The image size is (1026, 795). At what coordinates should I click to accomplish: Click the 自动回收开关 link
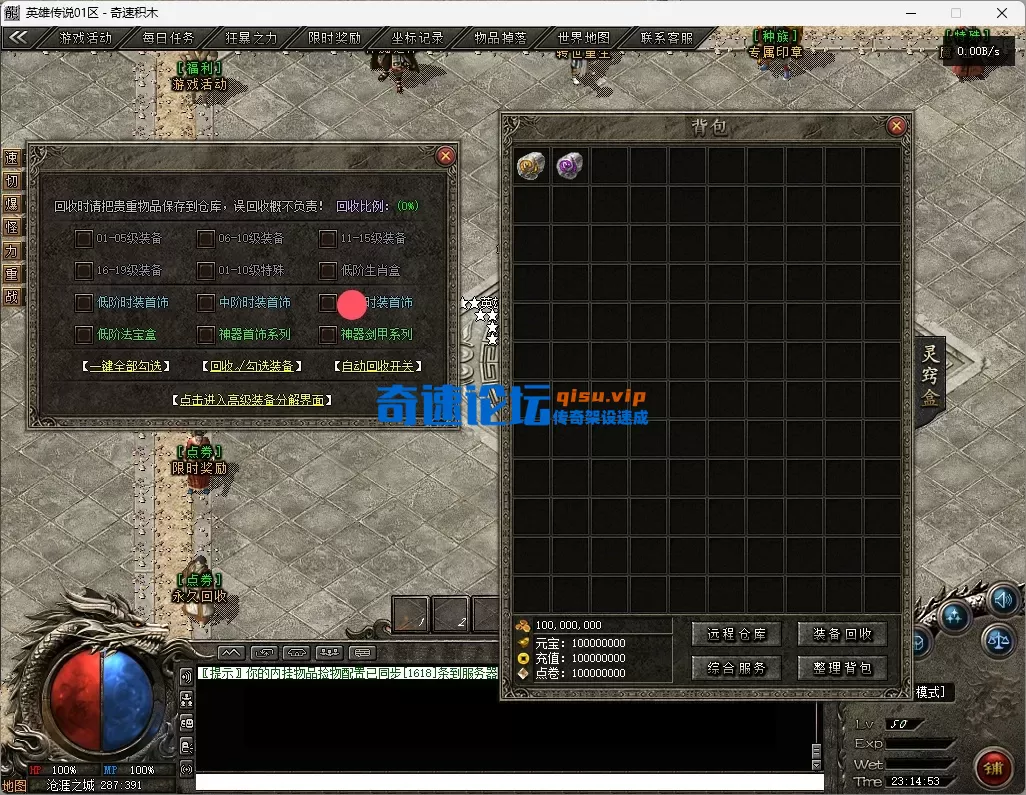(377, 366)
